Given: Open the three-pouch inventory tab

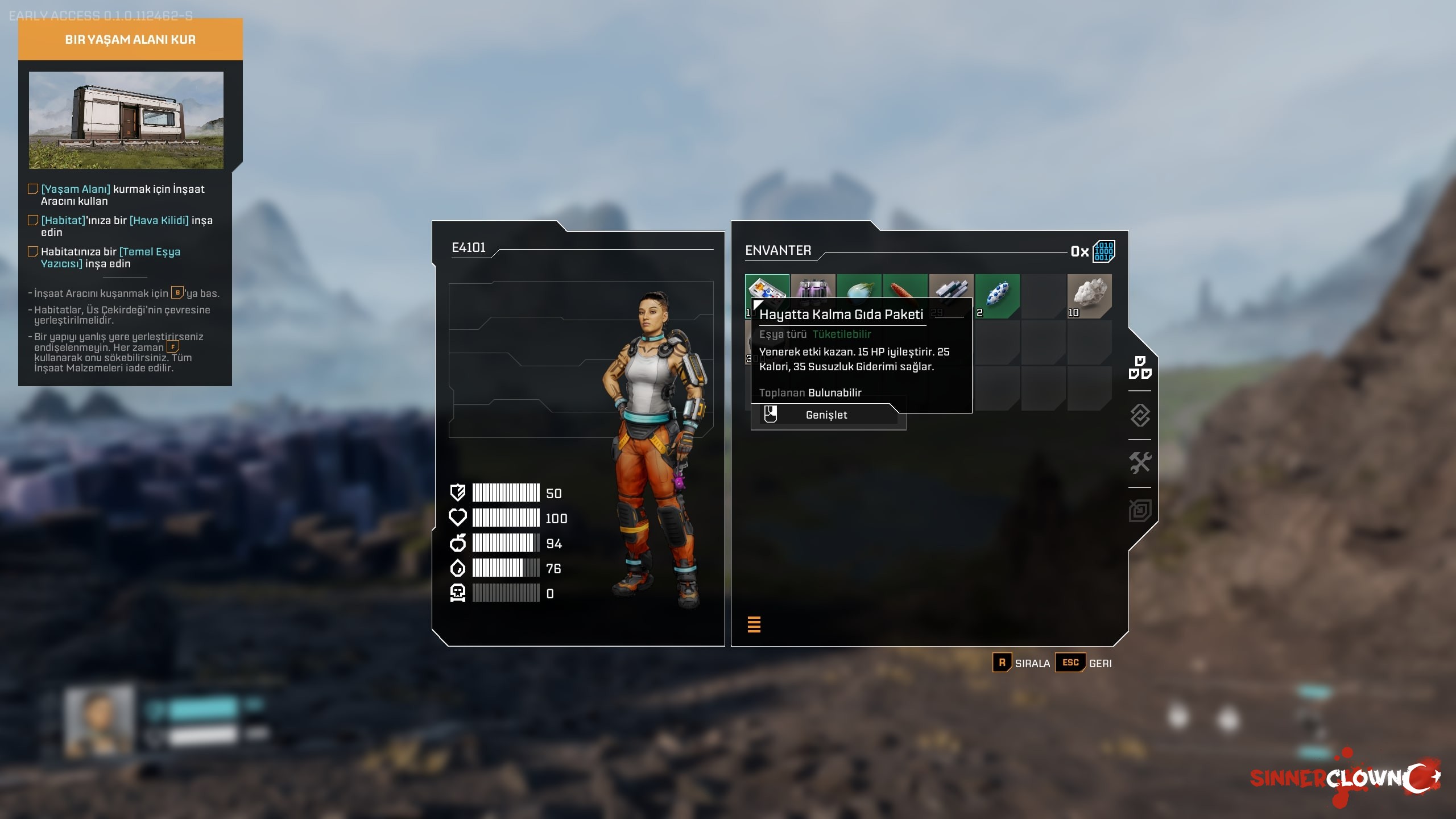Looking at the screenshot, I should (1140, 367).
